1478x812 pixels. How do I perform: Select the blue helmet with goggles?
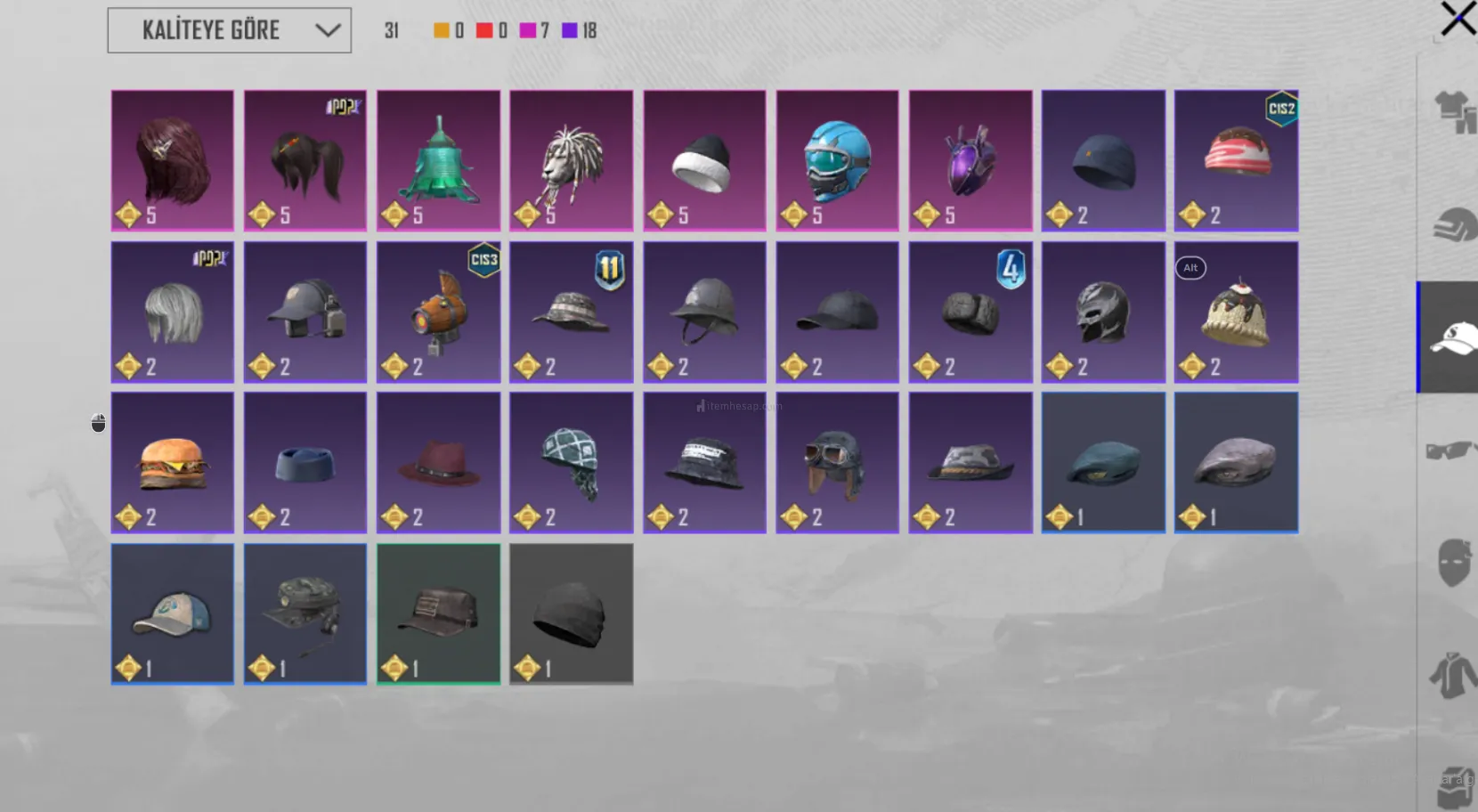[837, 160]
